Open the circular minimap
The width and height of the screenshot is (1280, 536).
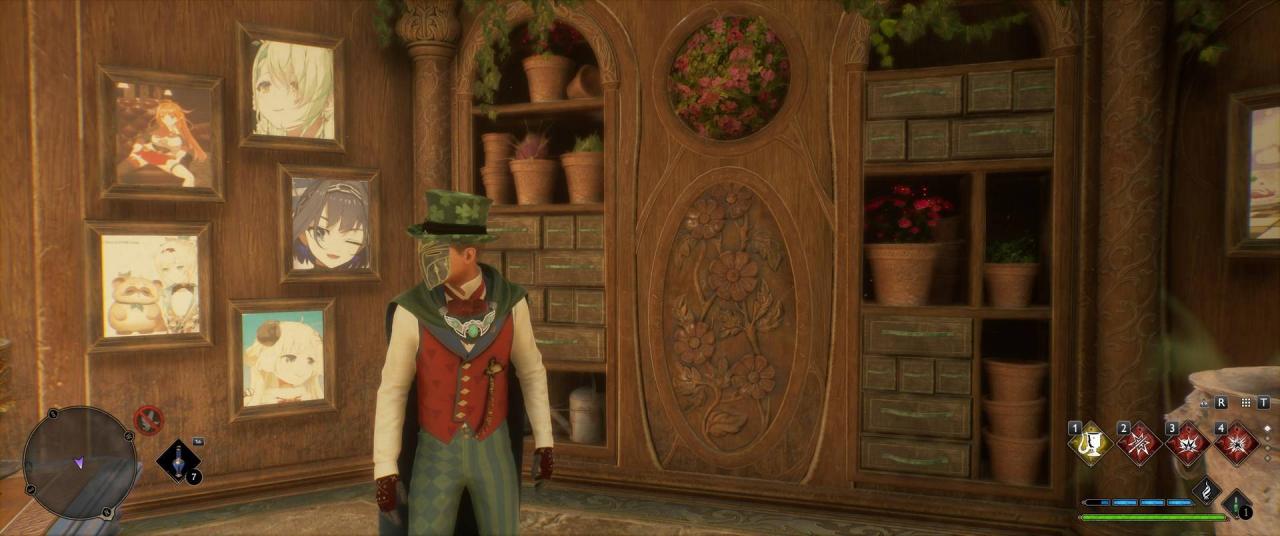(x=79, y=462)
